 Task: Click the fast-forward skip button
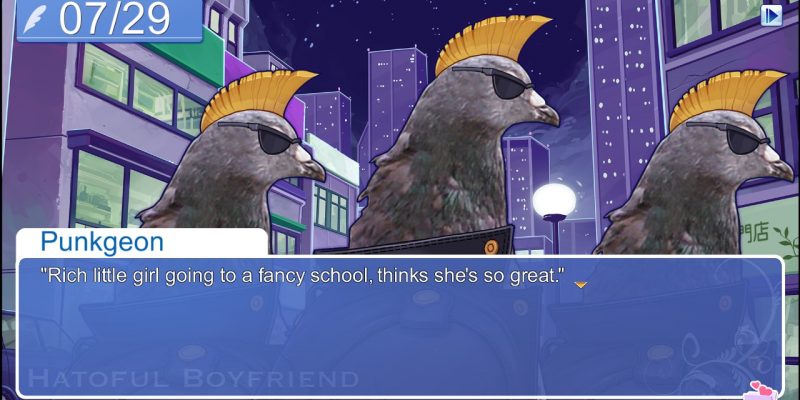(x=771, y=15)
